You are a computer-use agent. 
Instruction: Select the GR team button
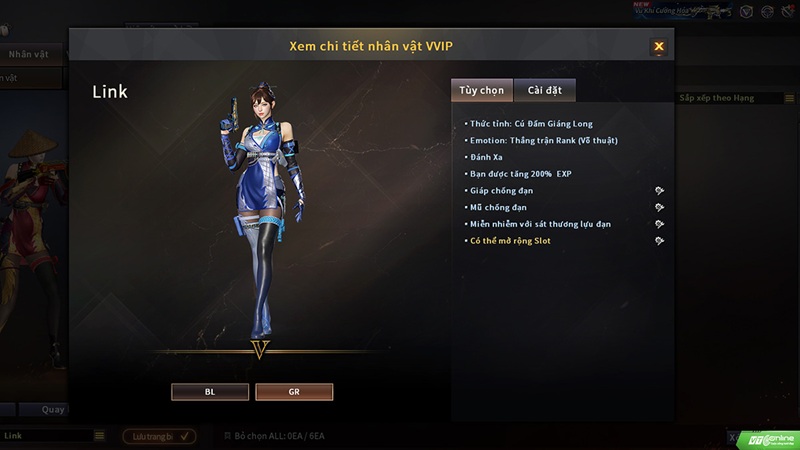pyautogui.click(x=294, y=392)
